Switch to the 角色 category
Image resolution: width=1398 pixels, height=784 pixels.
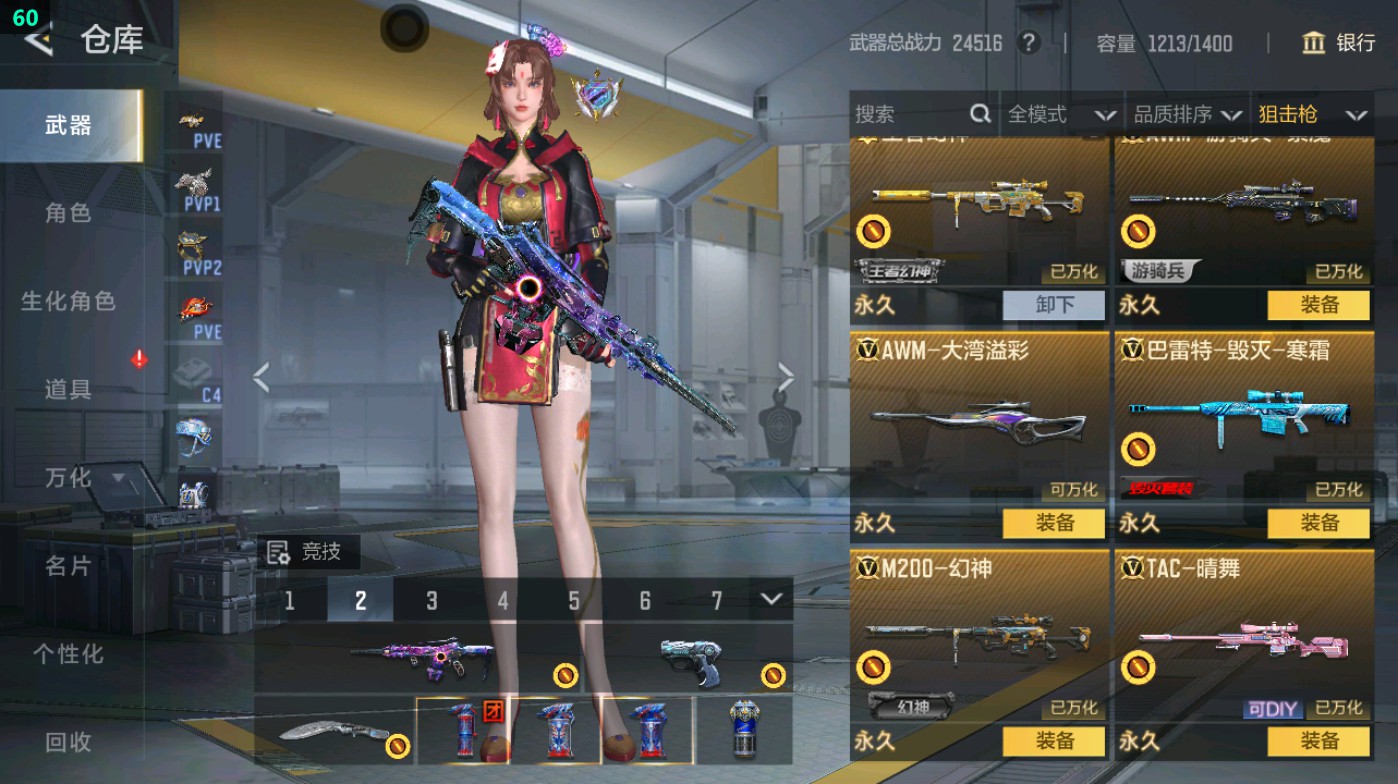click(x=68, y=213)
